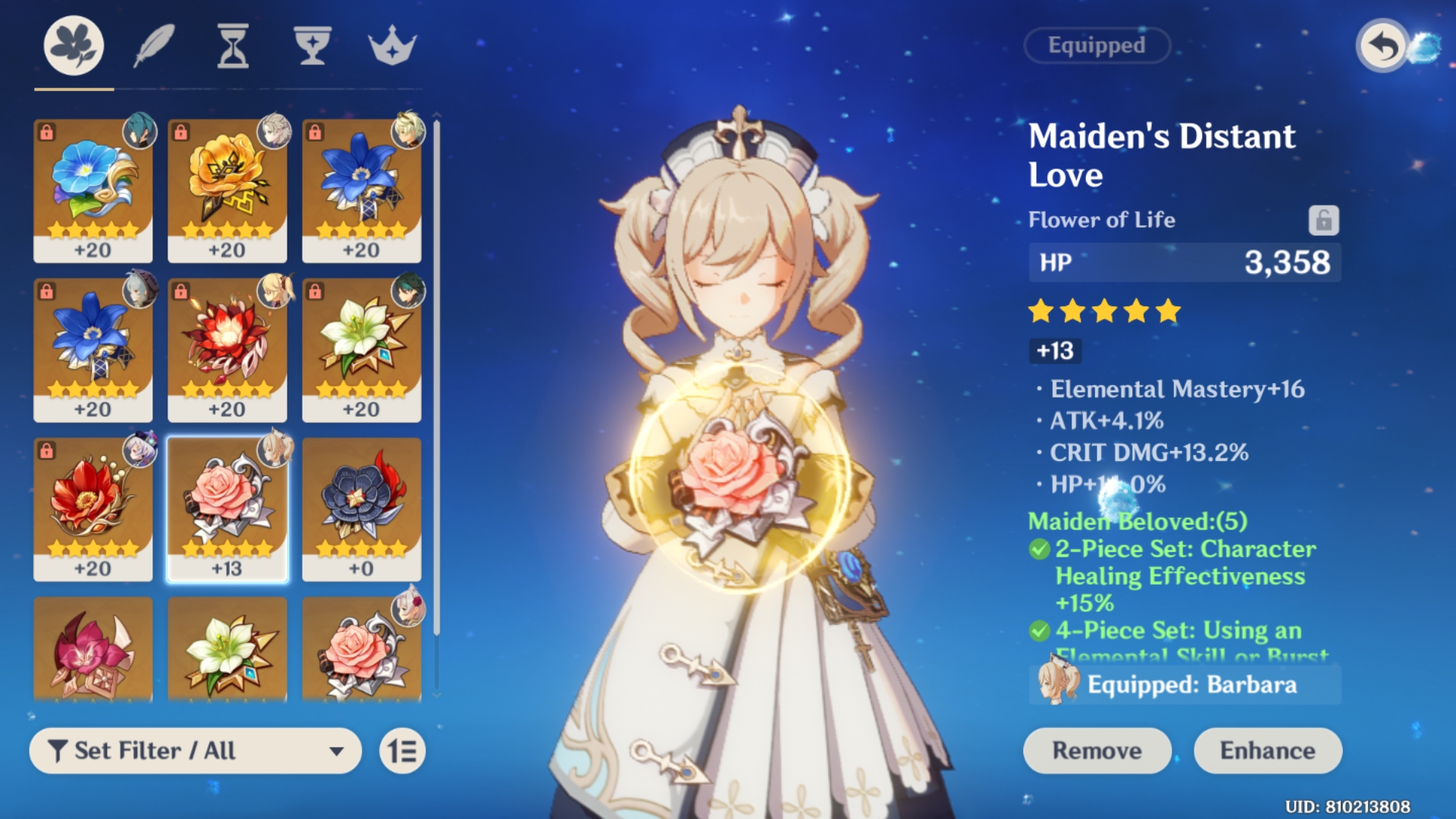Select the +0 dark flower artifact thumbnail
This screenshot has height=819, width=1456.
[362, 508]
